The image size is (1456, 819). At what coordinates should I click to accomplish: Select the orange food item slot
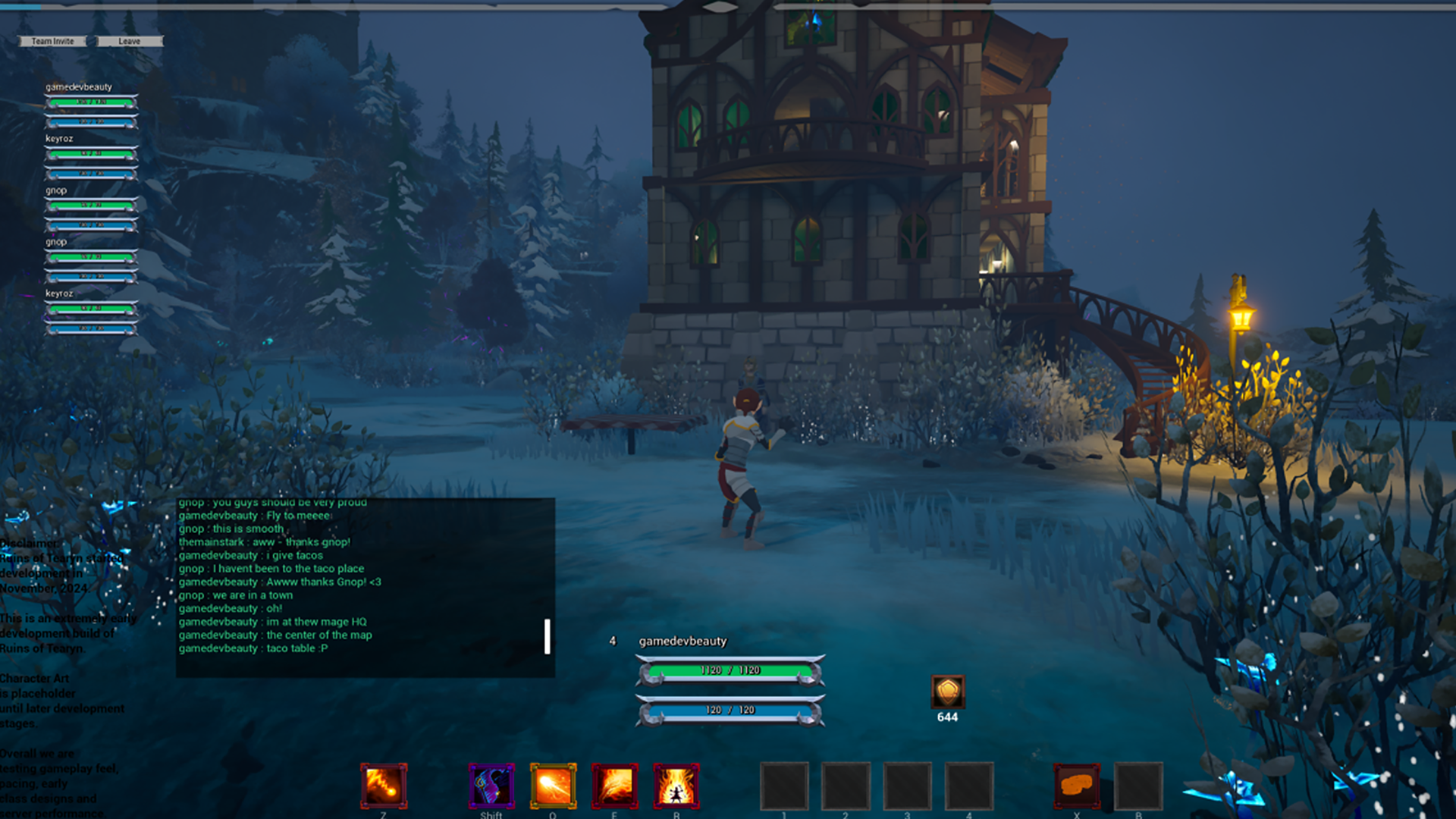(x=1076, y=786)
